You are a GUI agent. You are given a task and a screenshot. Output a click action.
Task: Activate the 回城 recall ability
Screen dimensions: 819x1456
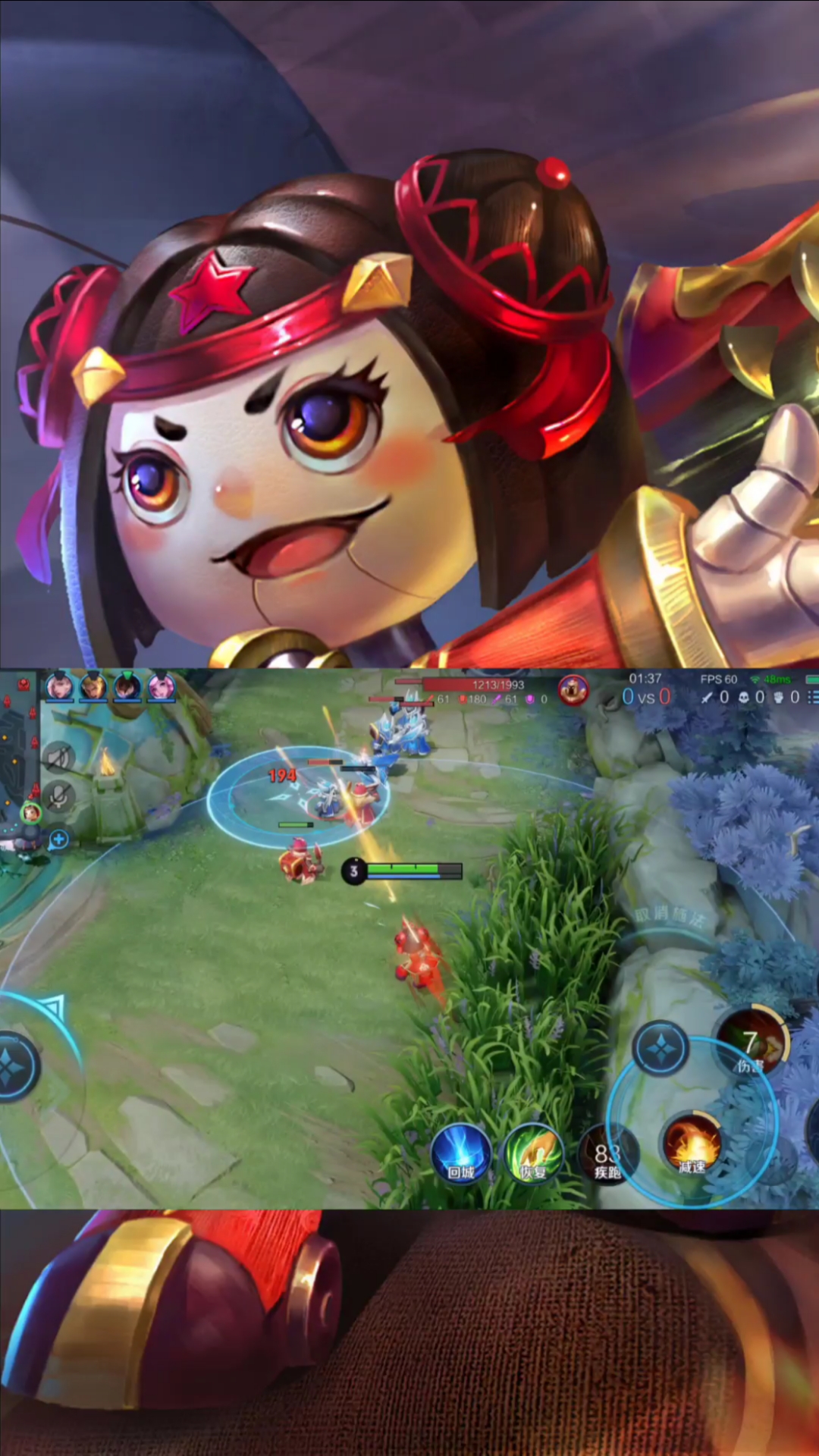(460, 1153)
